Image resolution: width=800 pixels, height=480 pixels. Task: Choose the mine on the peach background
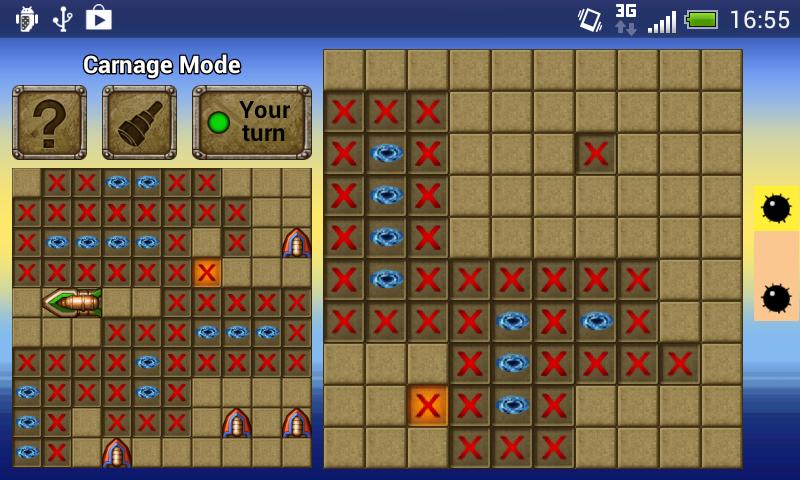click(x=776, y=297)
